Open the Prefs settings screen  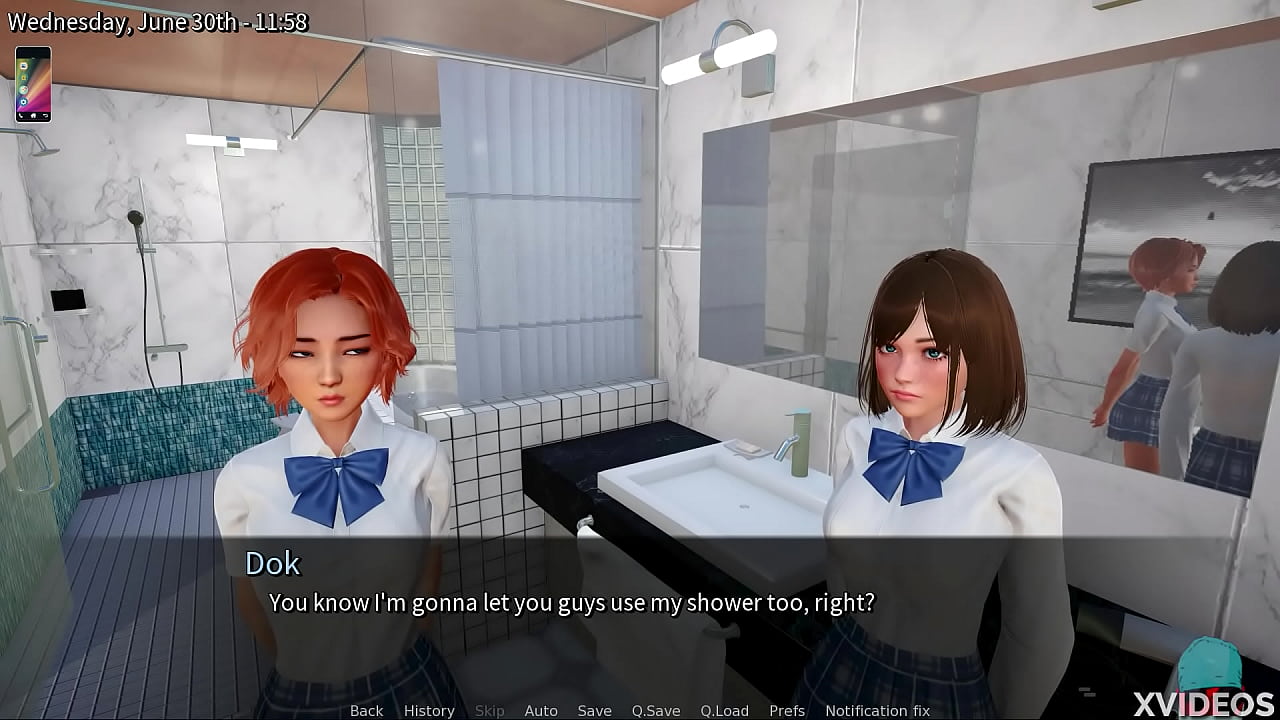click(x=786, y=710)
